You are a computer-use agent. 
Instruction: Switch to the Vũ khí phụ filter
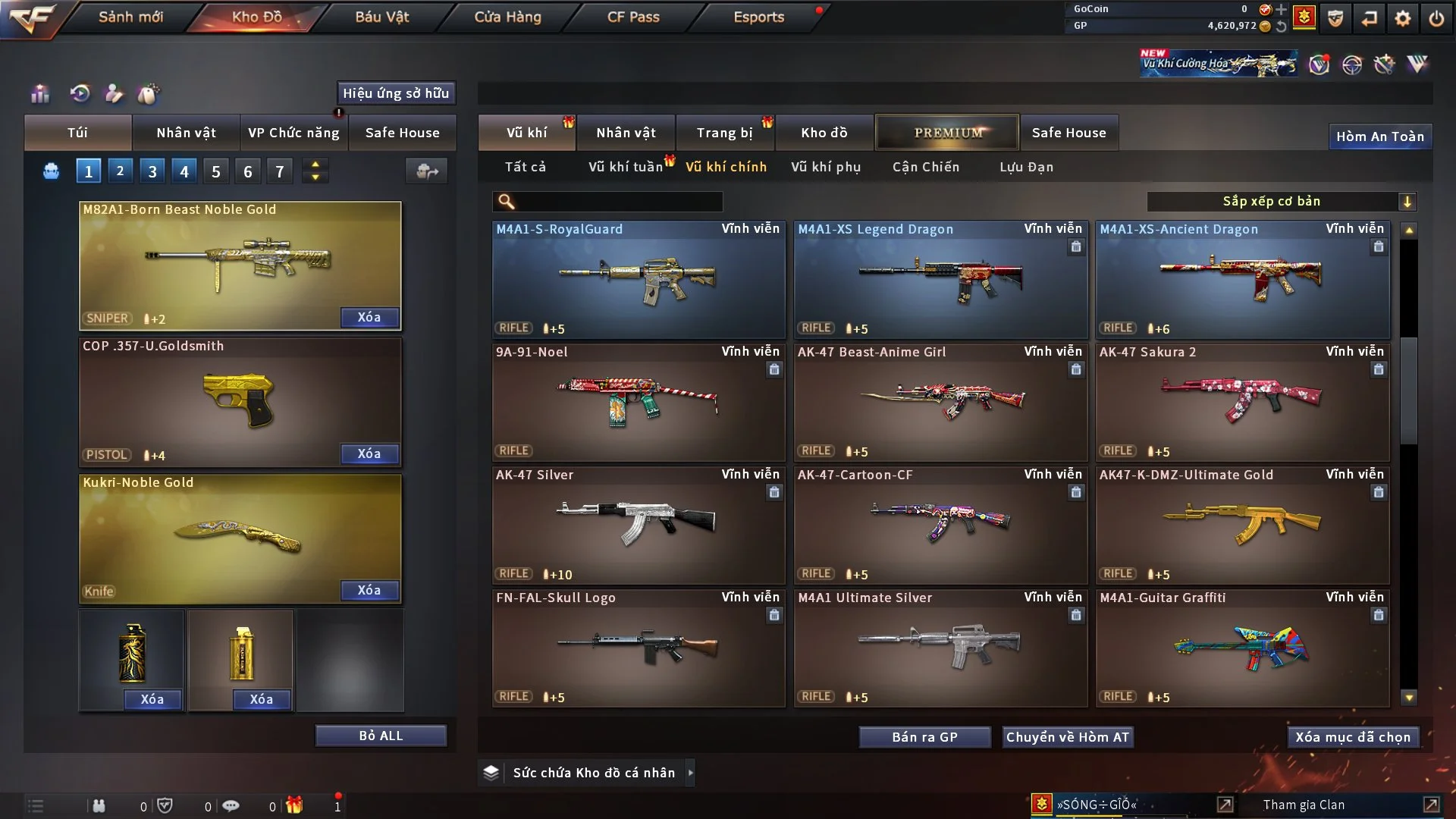[825, 167]
